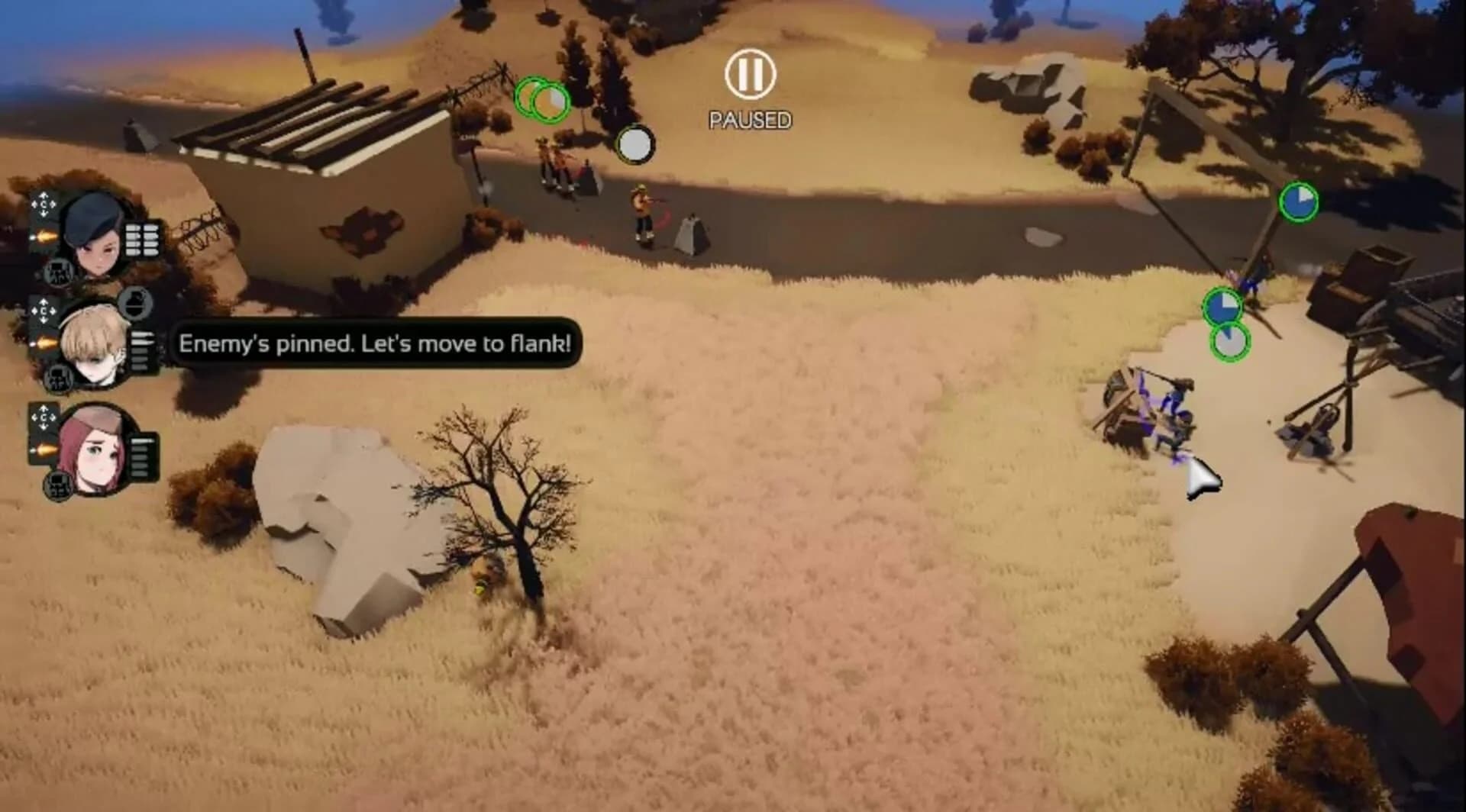Select the ammo magazine icon next to the beret soldier
Image resolution: width=1466 pixels, height=812 pixels.
point(141,239)
